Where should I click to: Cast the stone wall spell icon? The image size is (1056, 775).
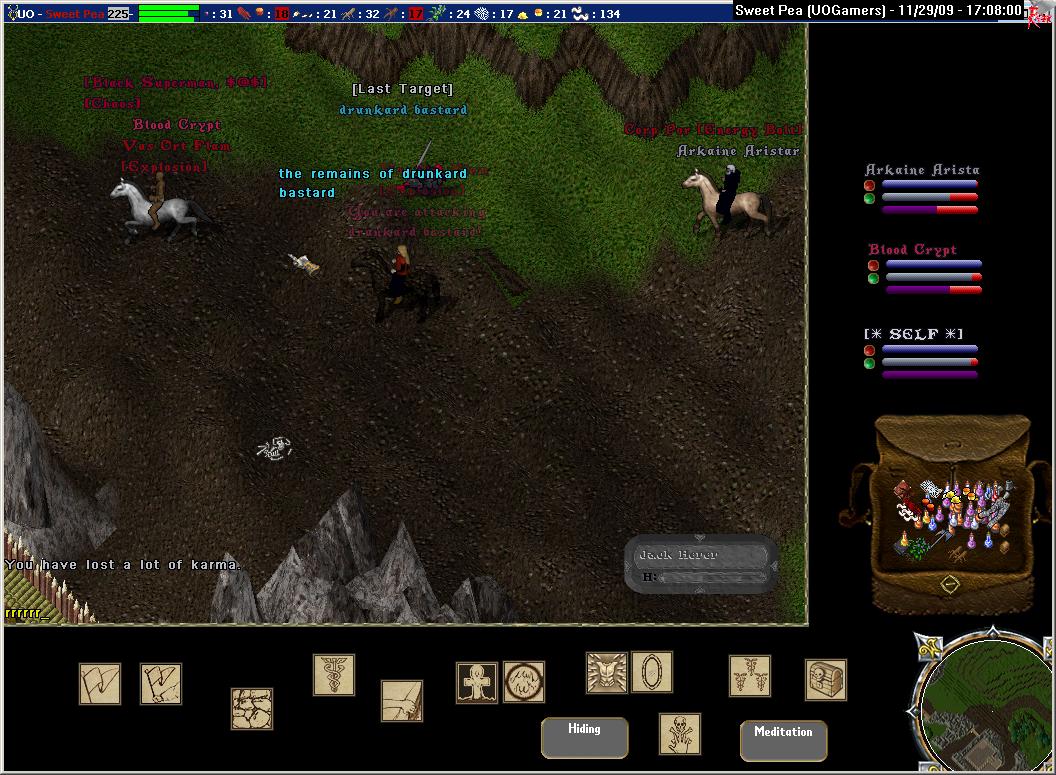(252, 708)
